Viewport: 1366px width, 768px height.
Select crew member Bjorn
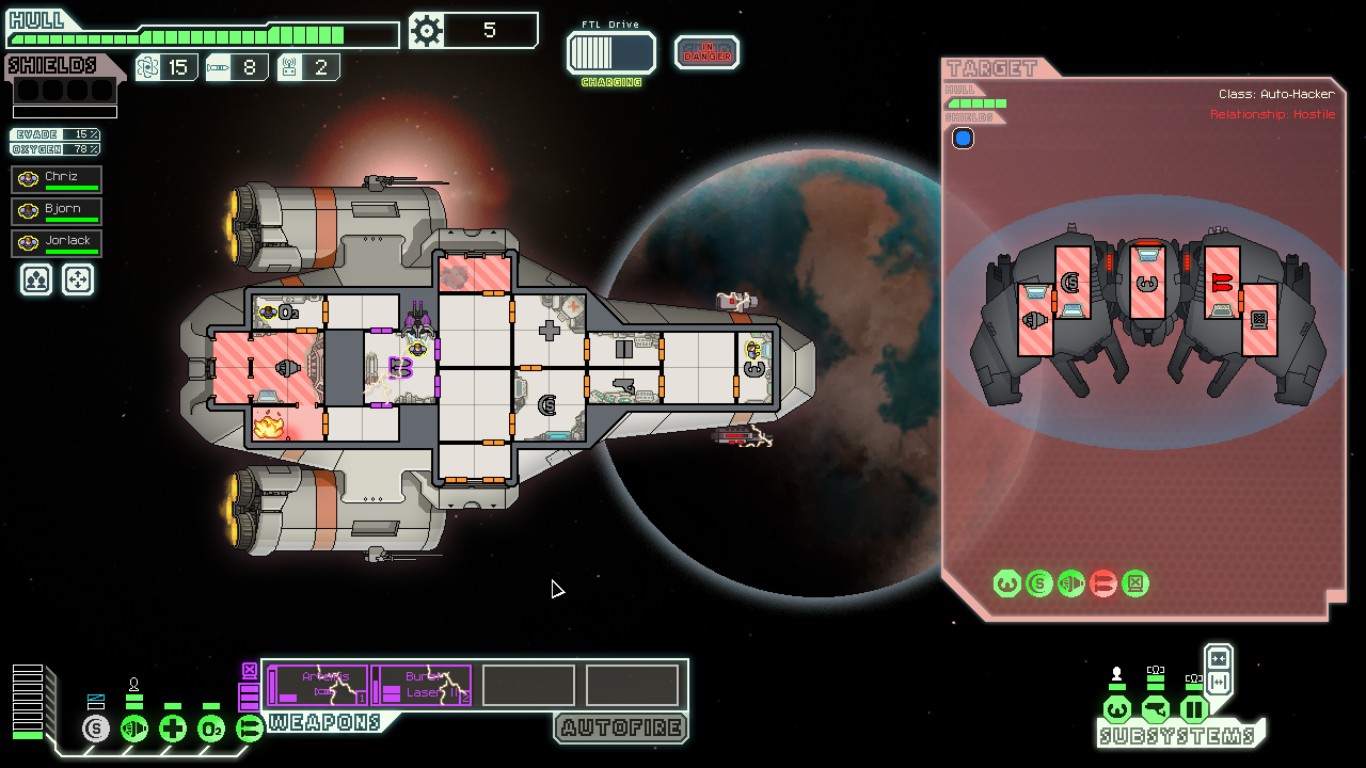pyautogui.click(x=57, y=211)
